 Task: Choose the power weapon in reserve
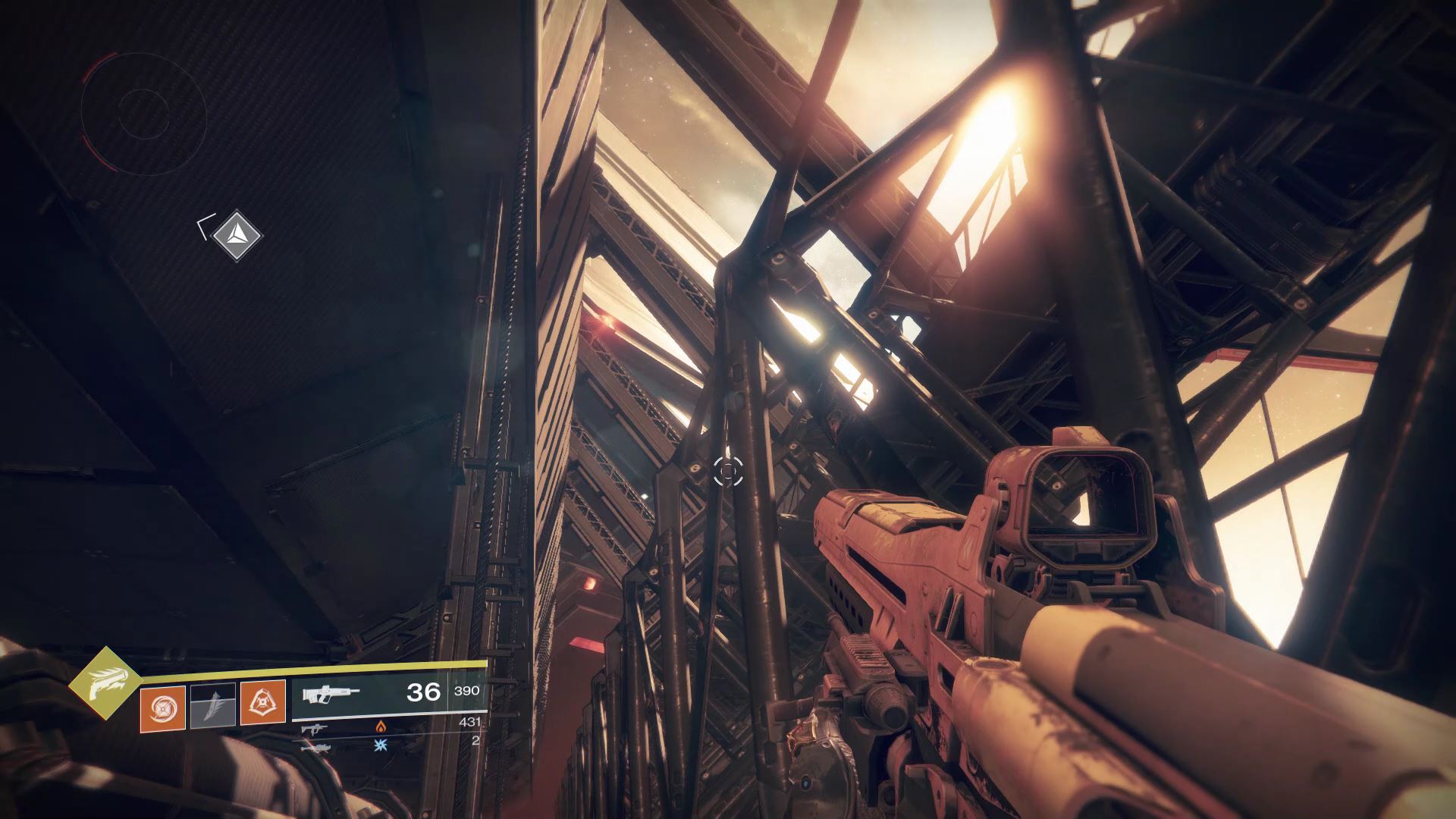(x=313, y=747)
